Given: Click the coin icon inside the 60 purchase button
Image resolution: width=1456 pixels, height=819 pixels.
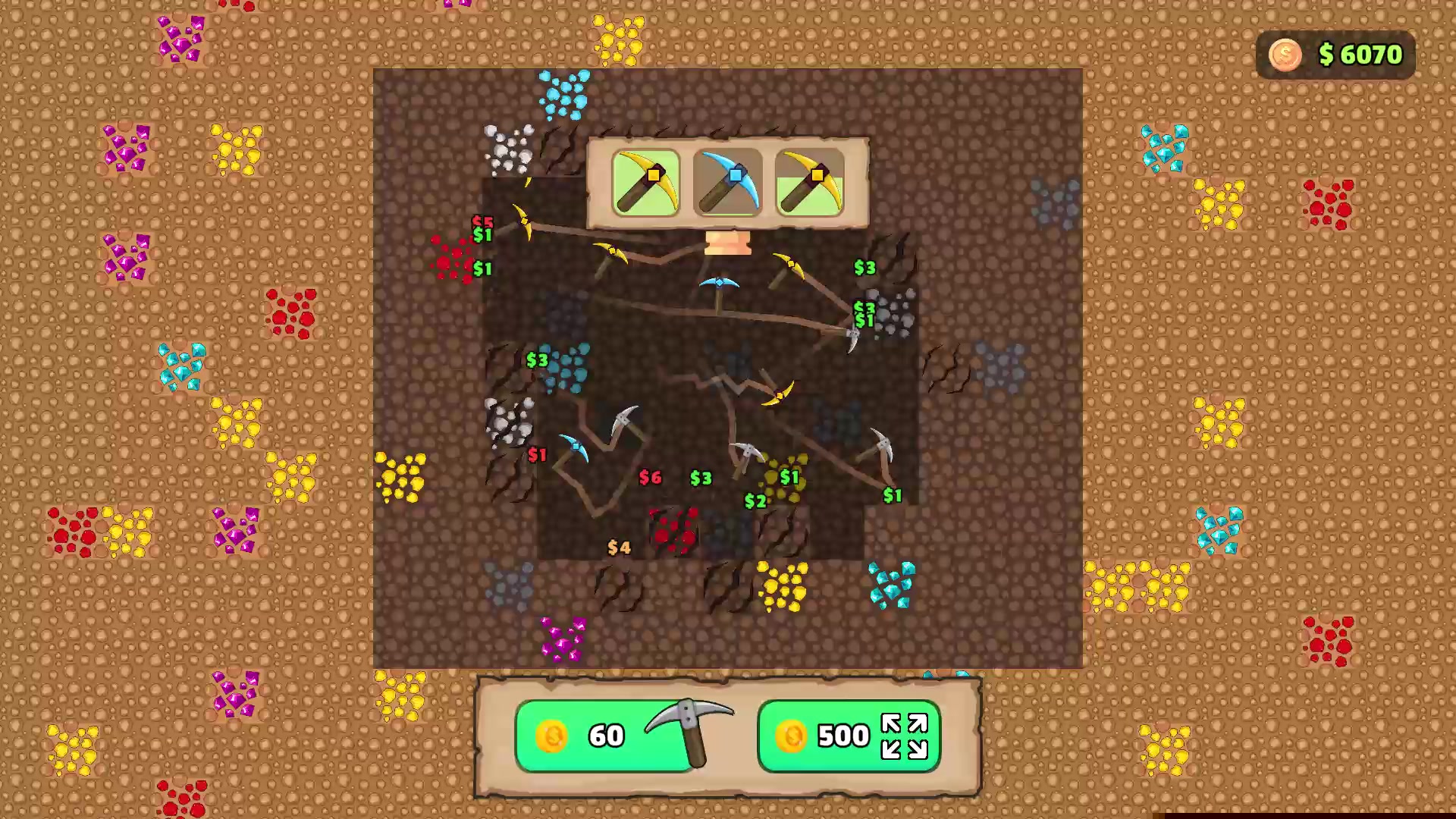Looking at the screenshot, I should tap(551, 736).
